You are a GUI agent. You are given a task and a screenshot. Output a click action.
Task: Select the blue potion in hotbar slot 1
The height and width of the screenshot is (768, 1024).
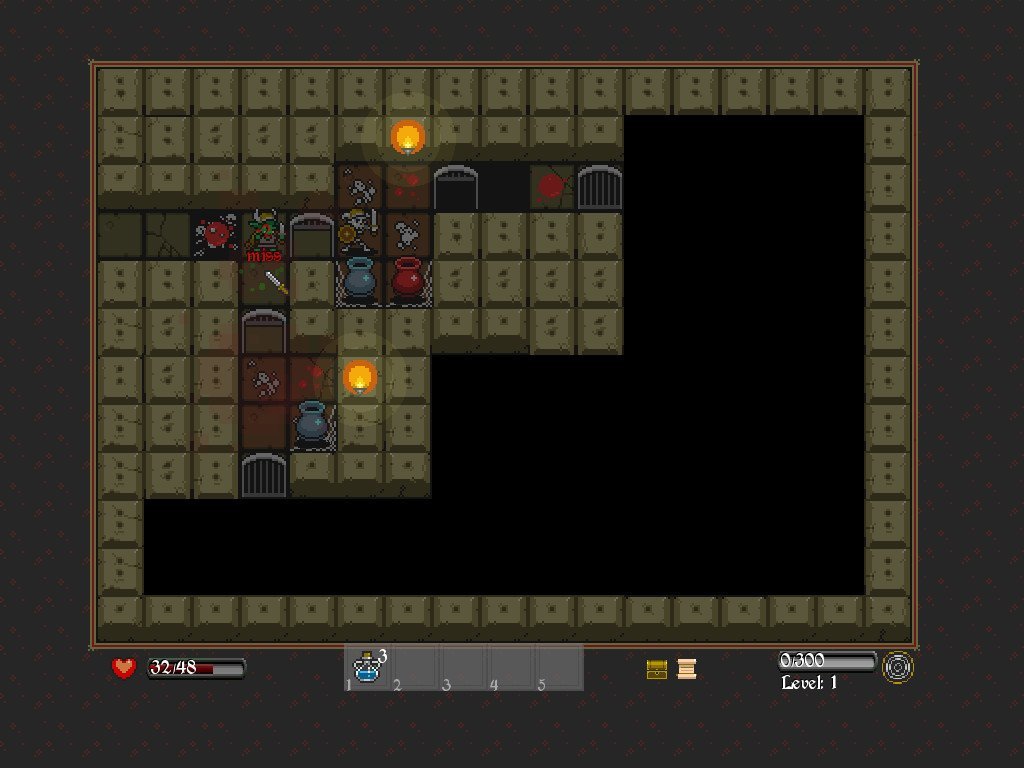click(368, 668)
